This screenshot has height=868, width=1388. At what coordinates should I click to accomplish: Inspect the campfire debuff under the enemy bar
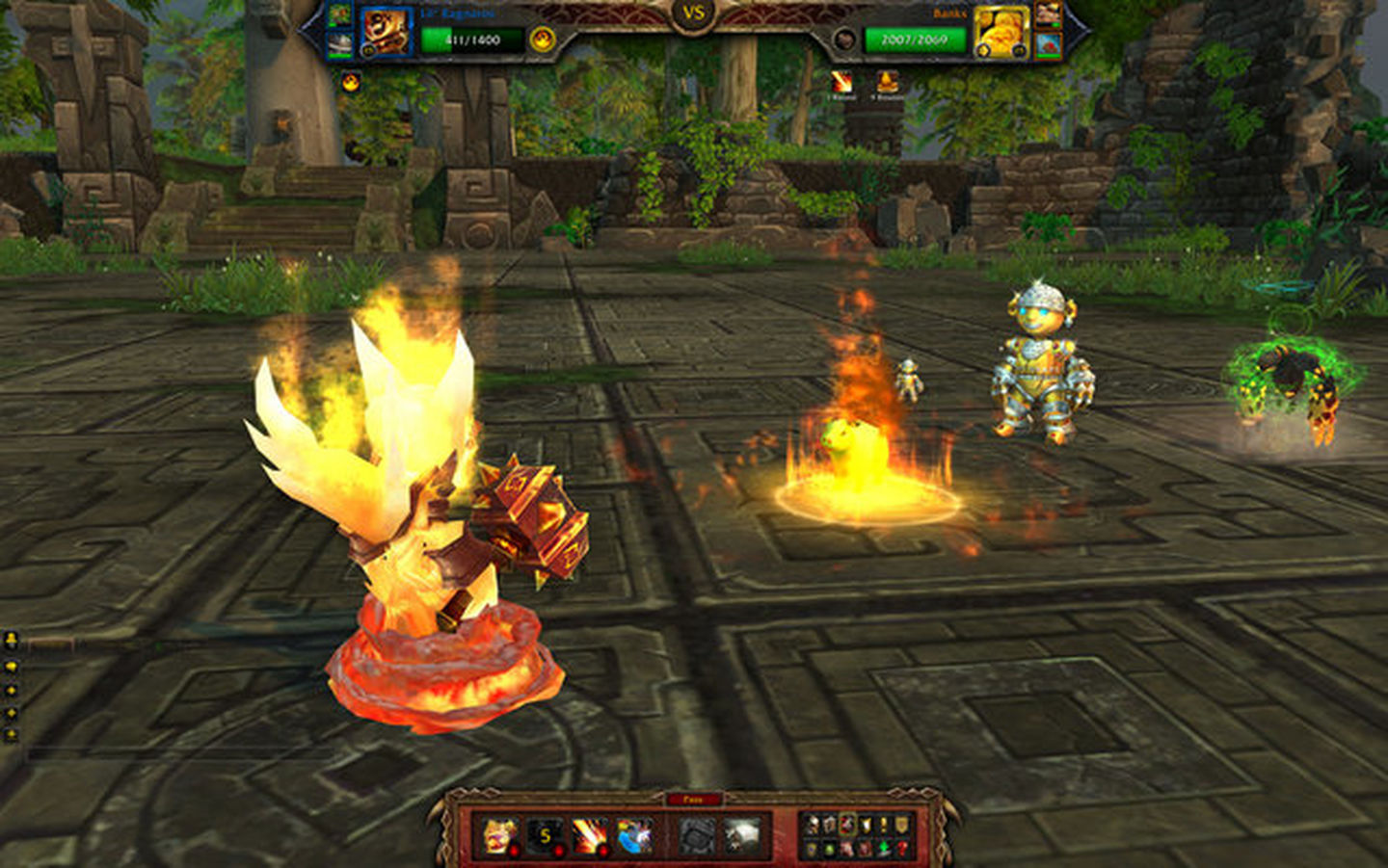pos(887,83)
